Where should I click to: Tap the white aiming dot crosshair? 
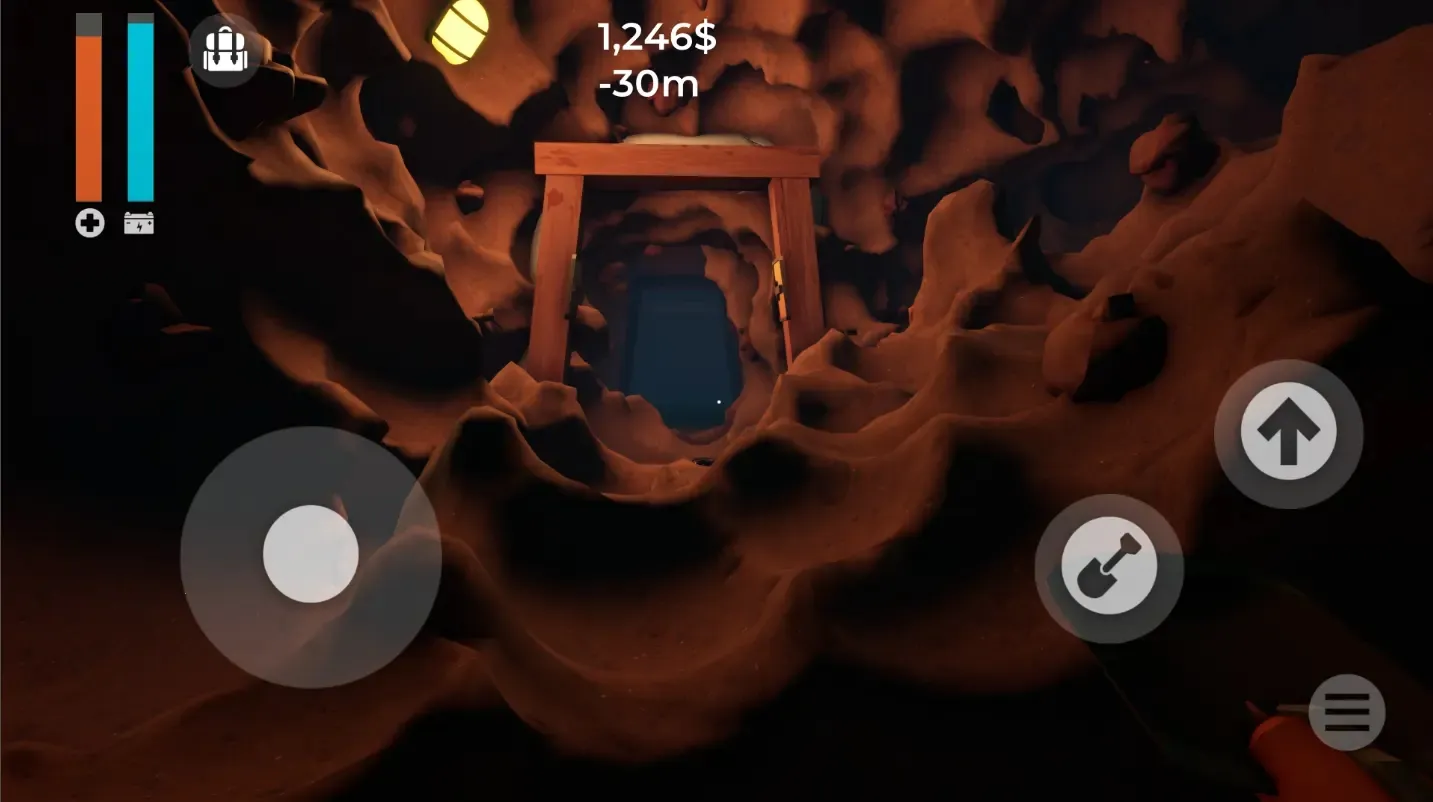[719, 400]
